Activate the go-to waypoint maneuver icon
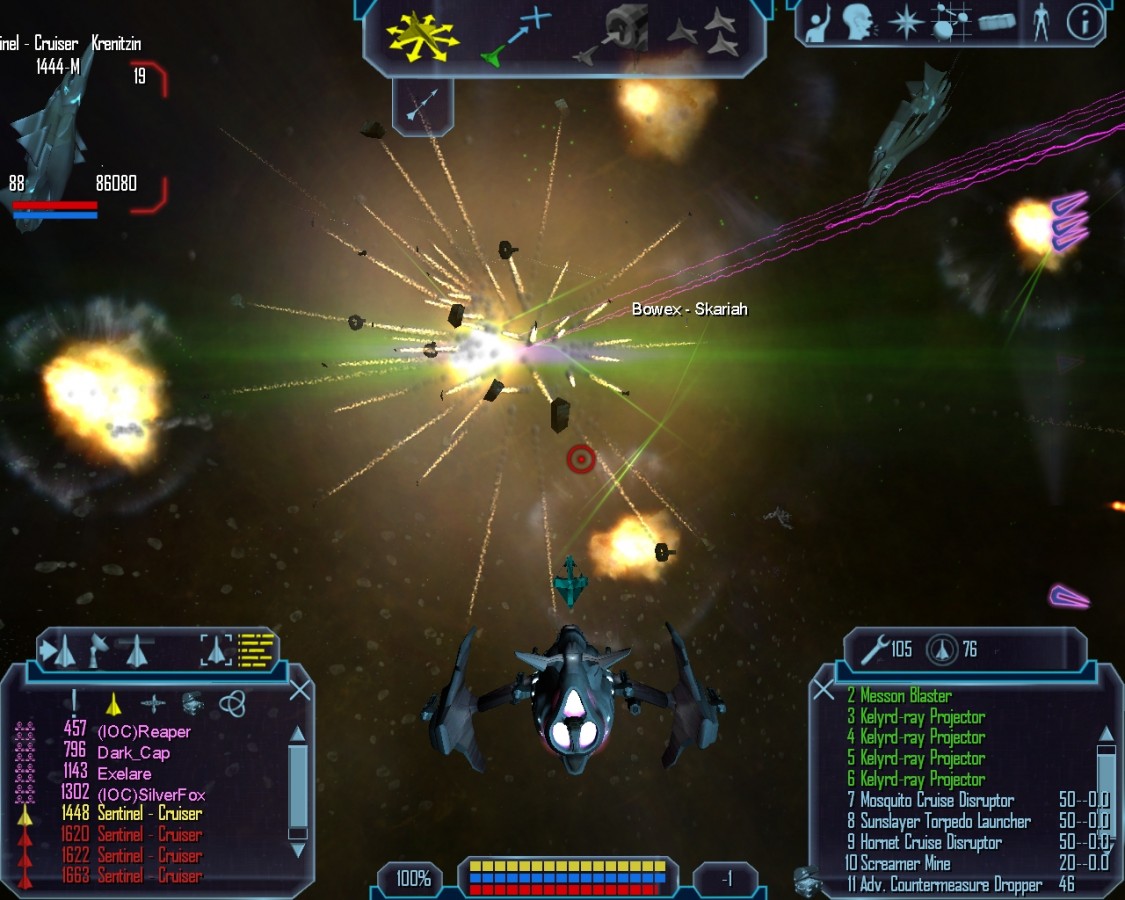 coord(516,37)
